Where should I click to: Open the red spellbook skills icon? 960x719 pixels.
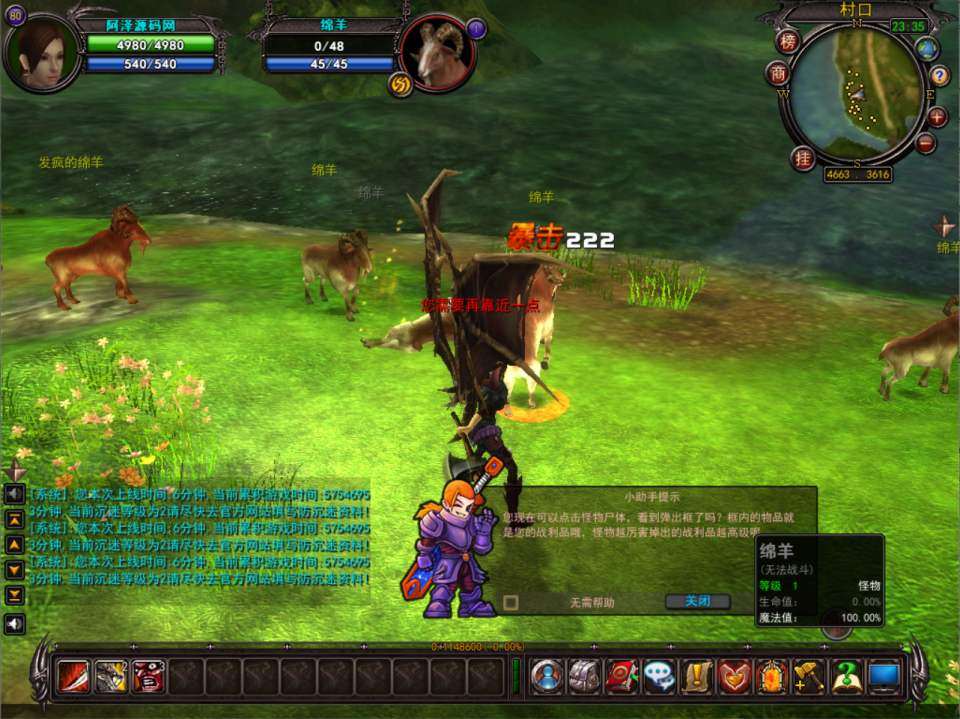622,677
